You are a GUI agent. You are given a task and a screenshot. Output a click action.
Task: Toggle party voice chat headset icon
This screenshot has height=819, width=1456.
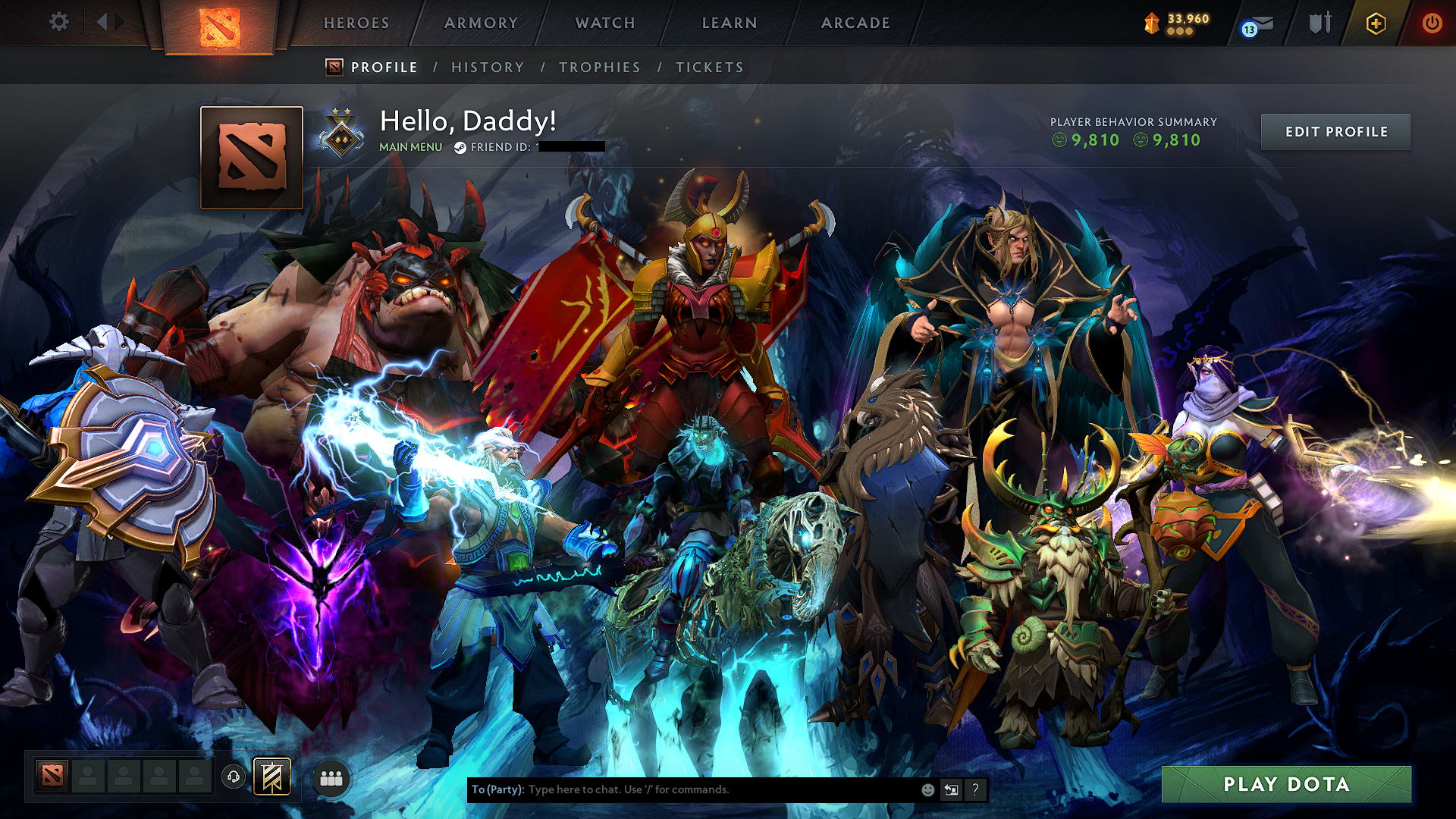coord(234,776)
